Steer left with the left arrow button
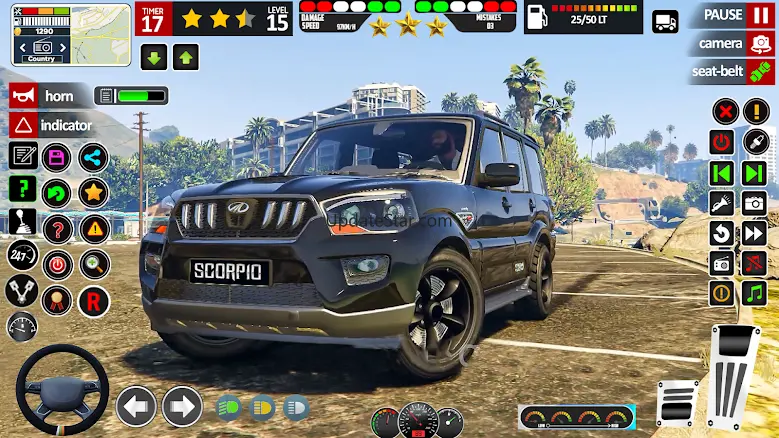 click(x=137, y=406)
